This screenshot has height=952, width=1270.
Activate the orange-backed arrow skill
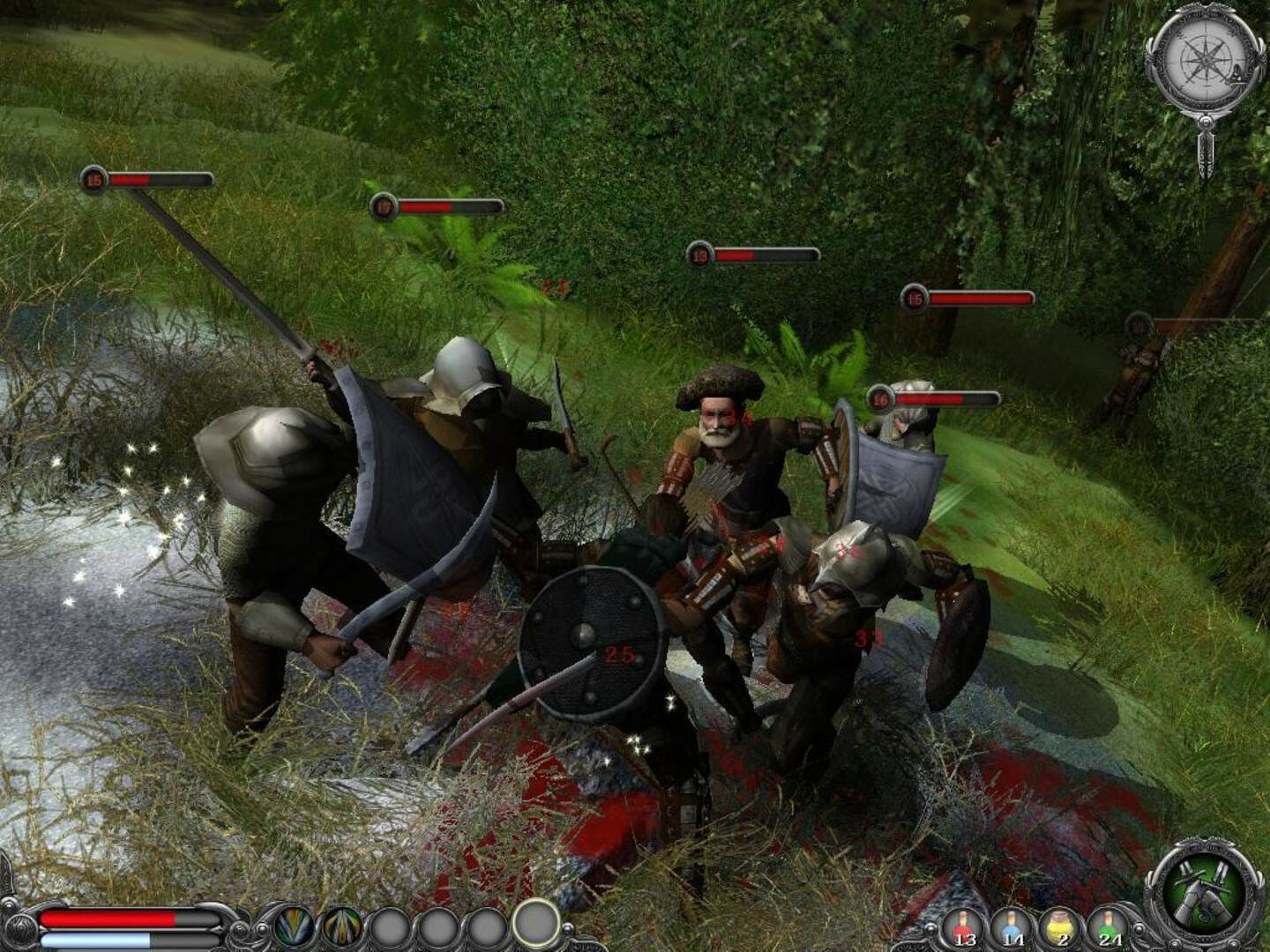[x=341, y=926]
